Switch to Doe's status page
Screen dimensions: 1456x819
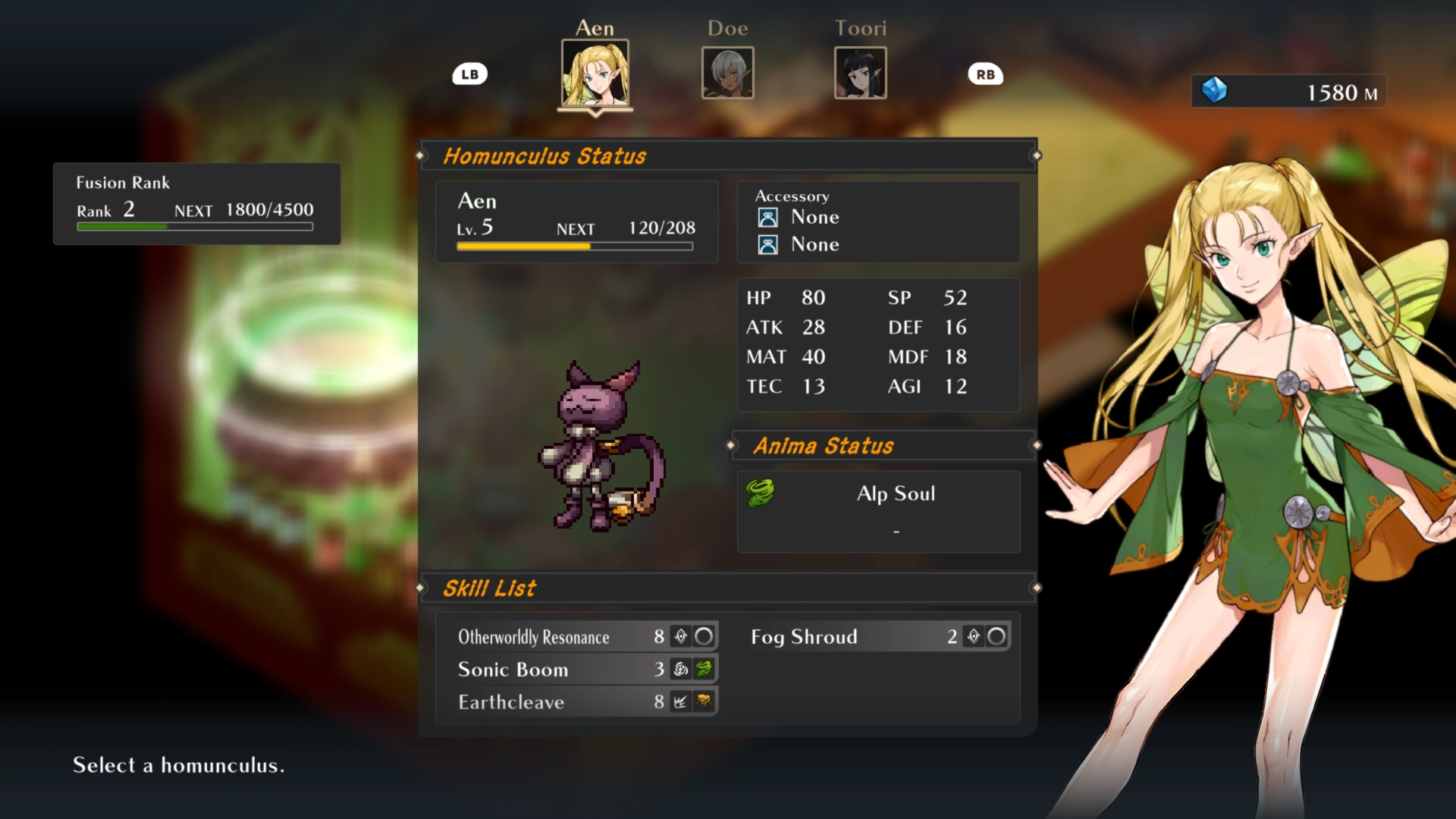pos(727,73)
